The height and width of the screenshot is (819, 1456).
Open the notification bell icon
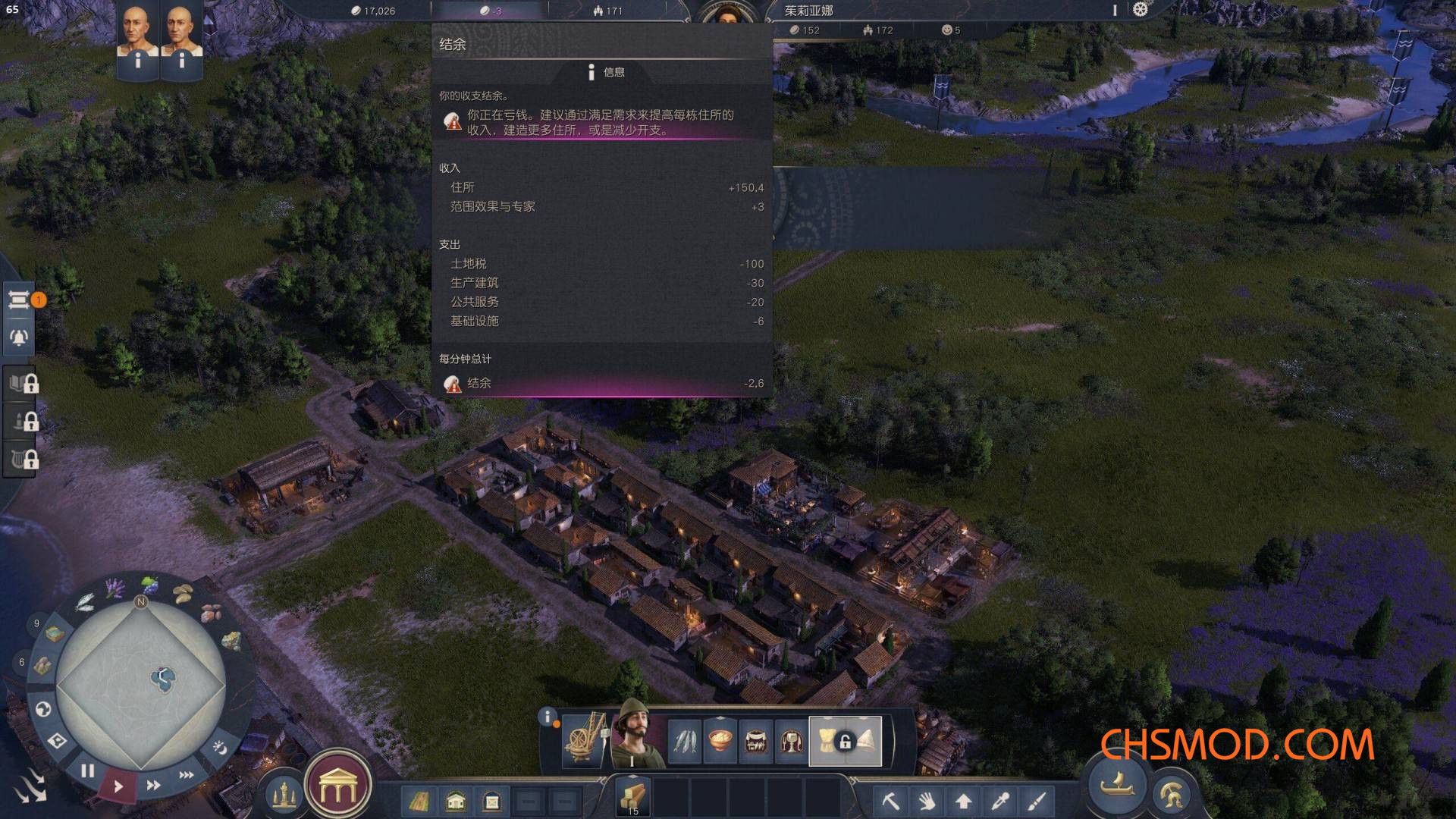(x=20, y=337)
